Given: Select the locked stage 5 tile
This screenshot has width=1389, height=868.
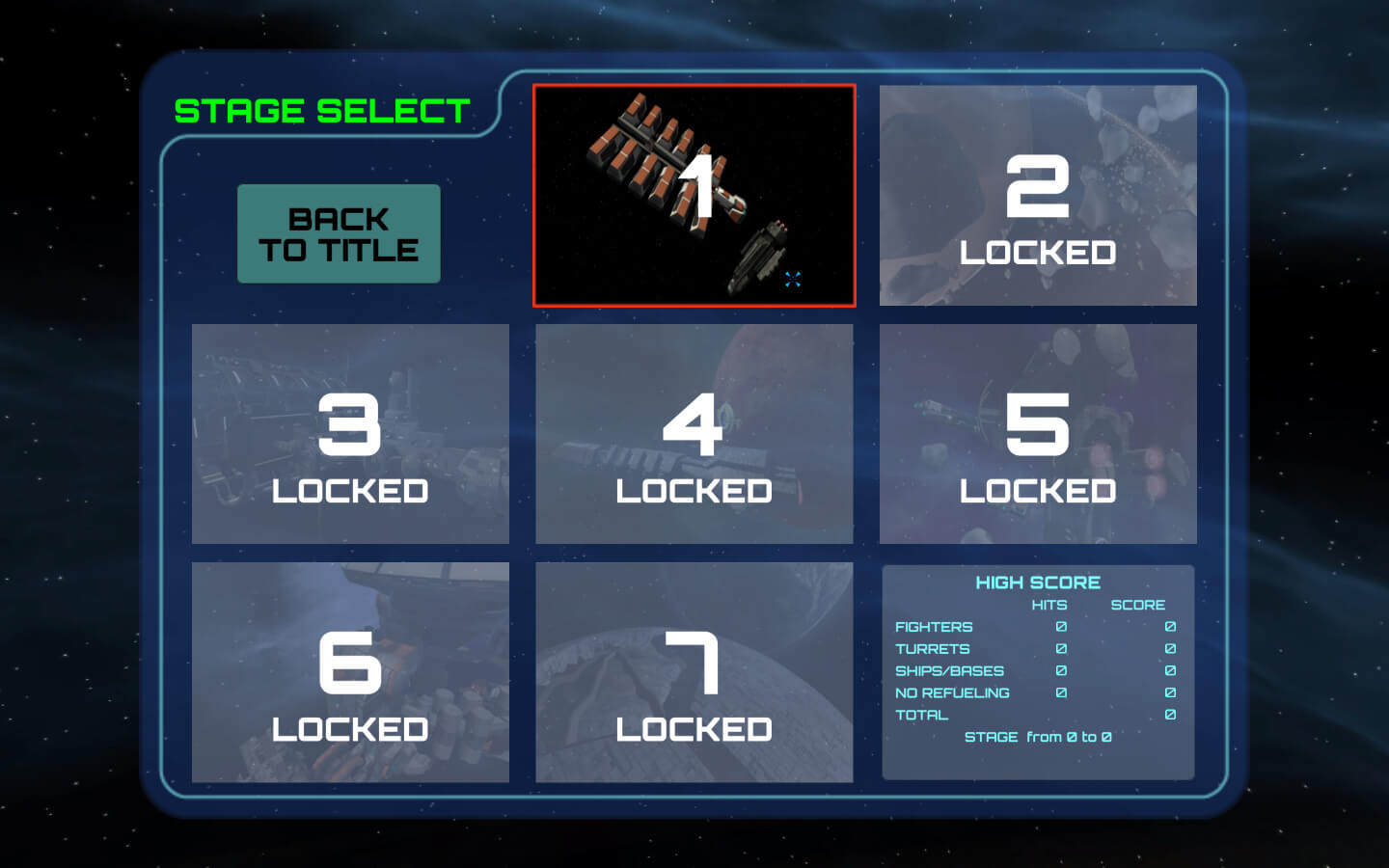Looking at the screenshot, I should (1038, 434).
